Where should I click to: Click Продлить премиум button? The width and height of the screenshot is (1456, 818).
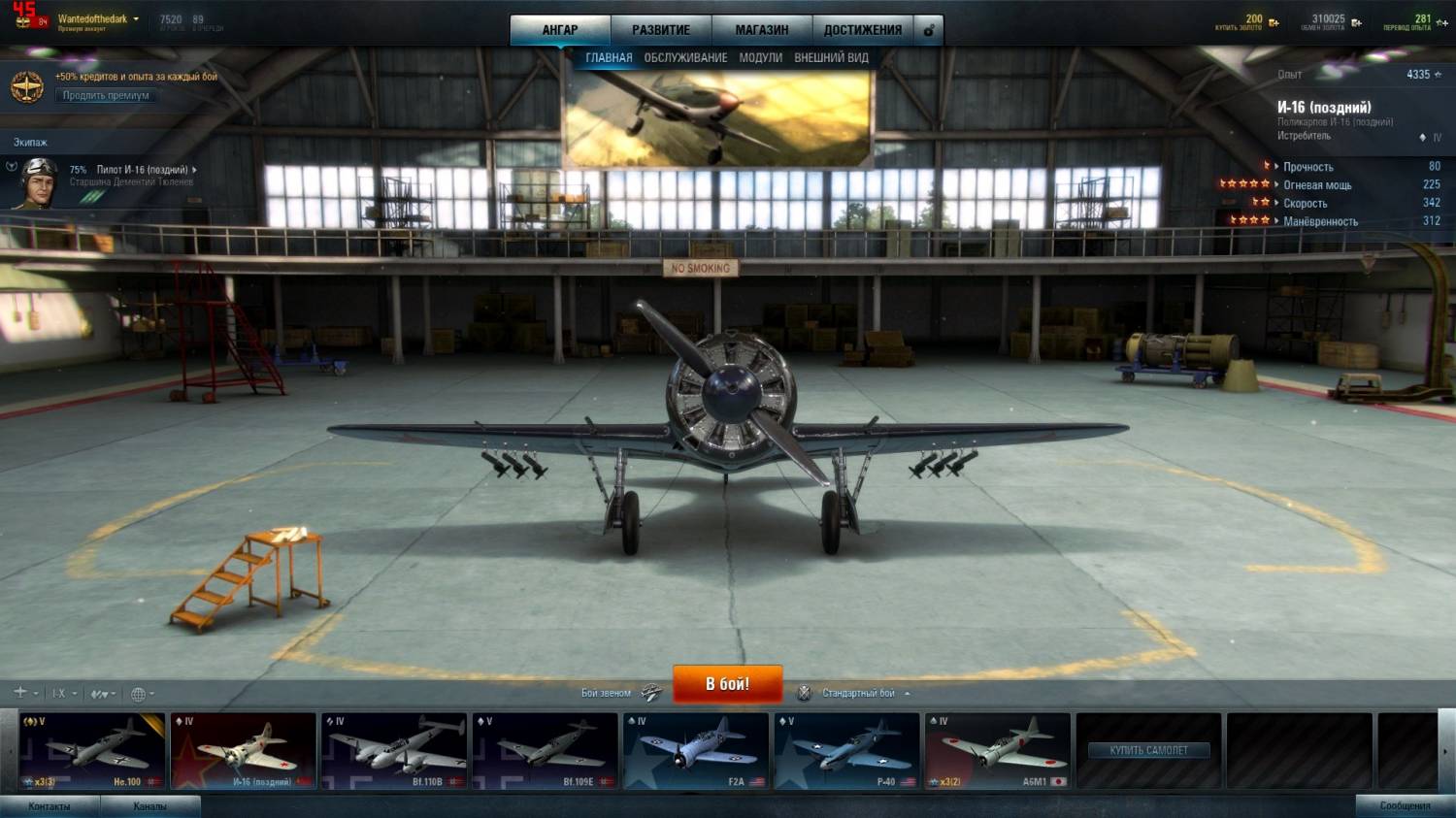(x=106, y=95)
